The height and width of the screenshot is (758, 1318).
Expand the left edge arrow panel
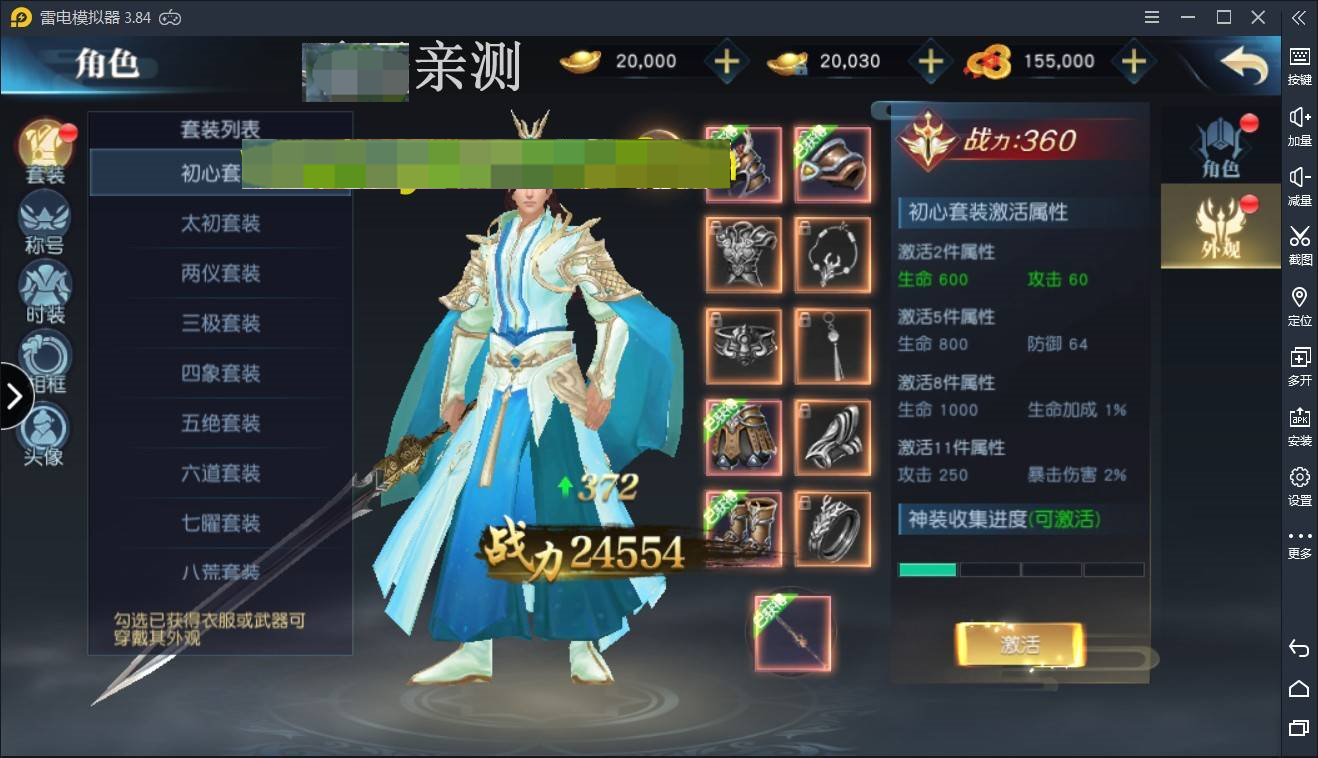[16, 395]
